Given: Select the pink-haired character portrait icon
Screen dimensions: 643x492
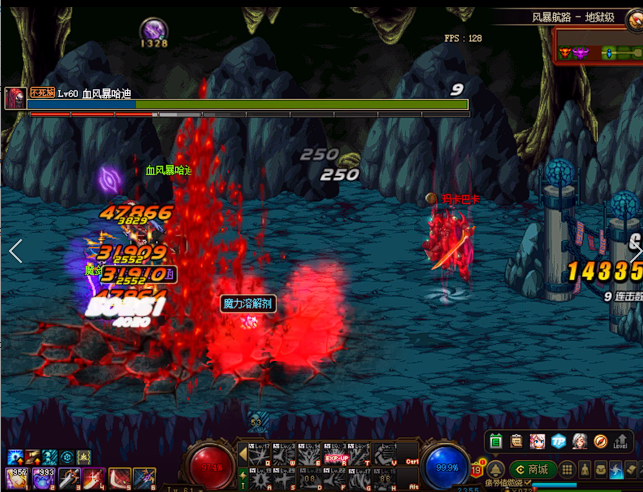Looking at the screenshot, I should (537, 441).
